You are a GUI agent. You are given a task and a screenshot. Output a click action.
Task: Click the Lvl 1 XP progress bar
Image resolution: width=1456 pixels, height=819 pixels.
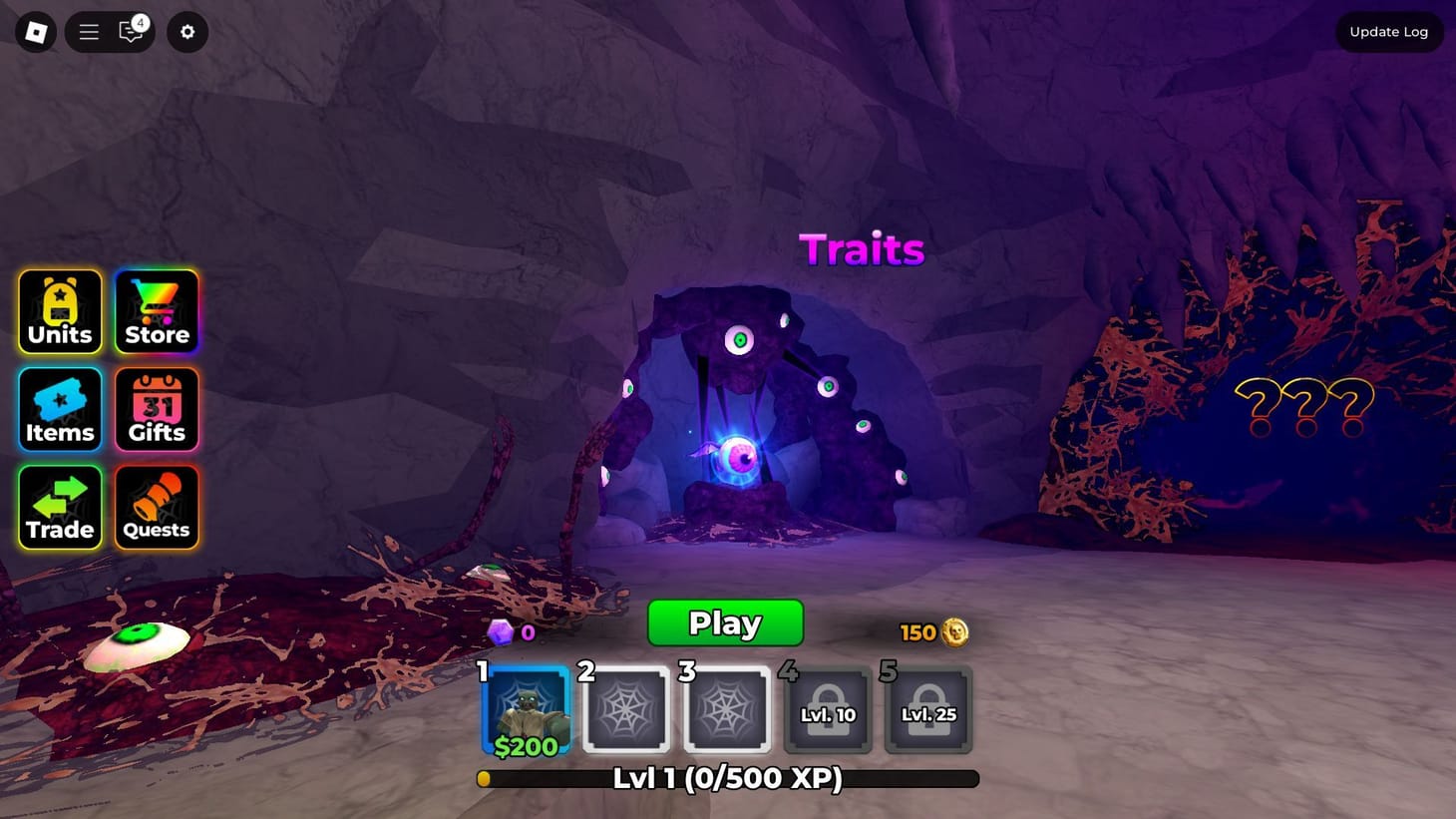pos(727,778)
